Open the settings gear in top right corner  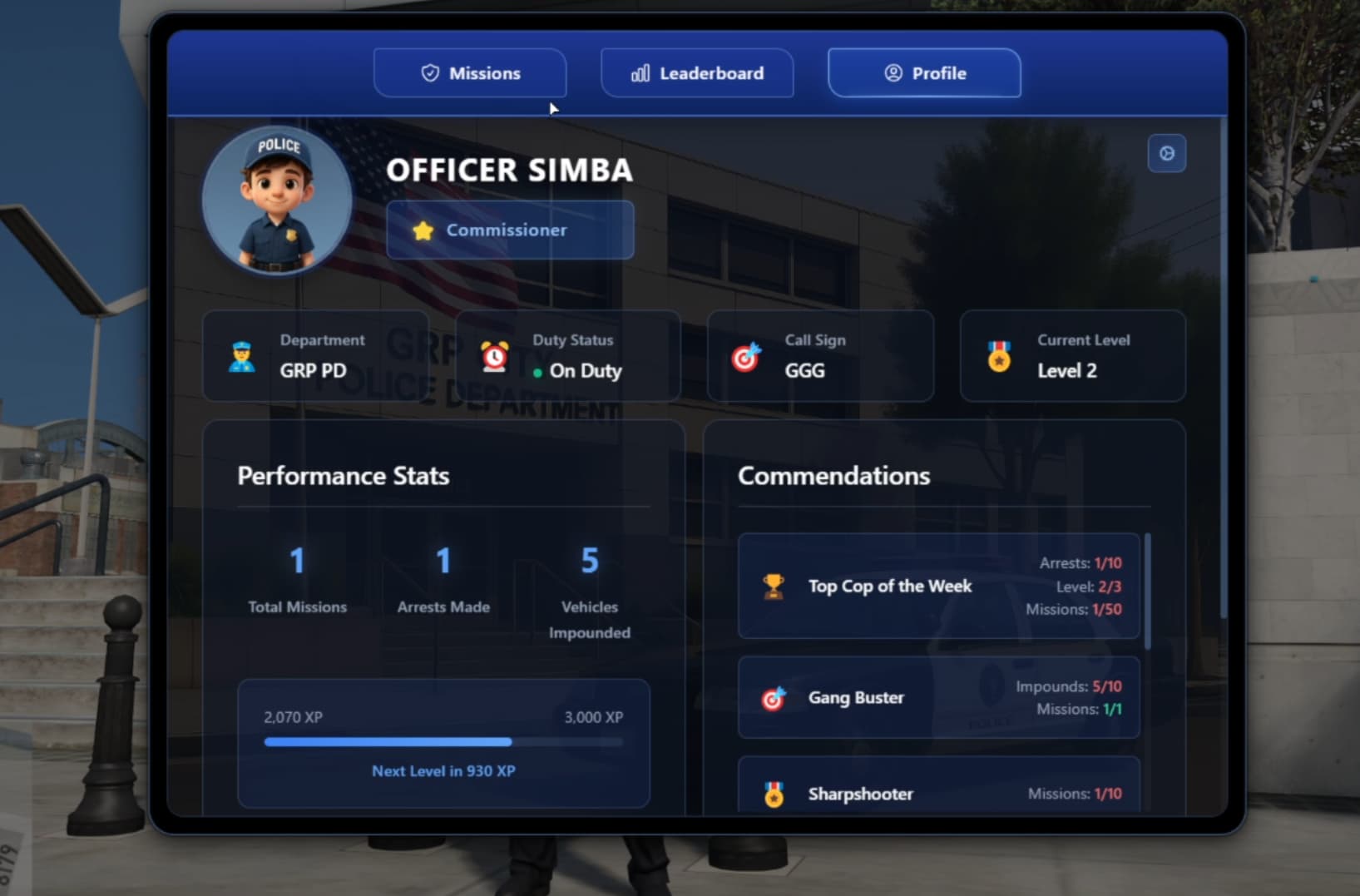click(x=1167, y=153)
